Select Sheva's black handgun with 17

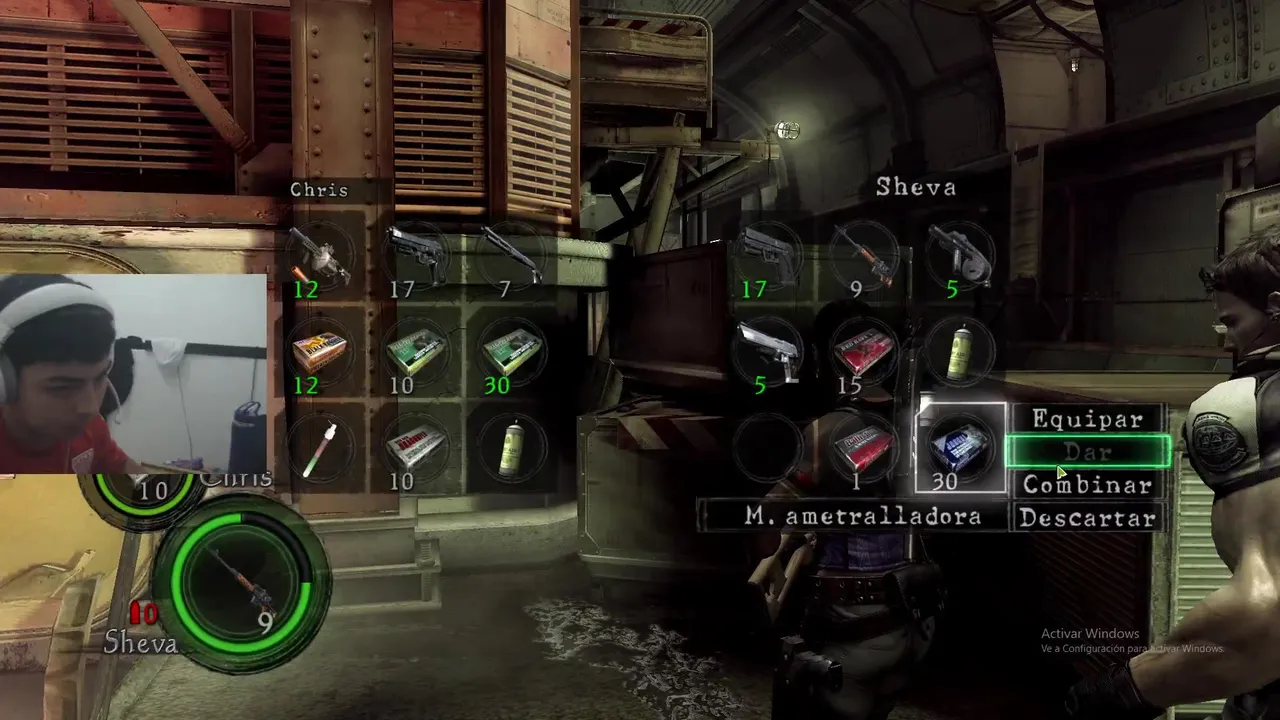tap(768, 258)
